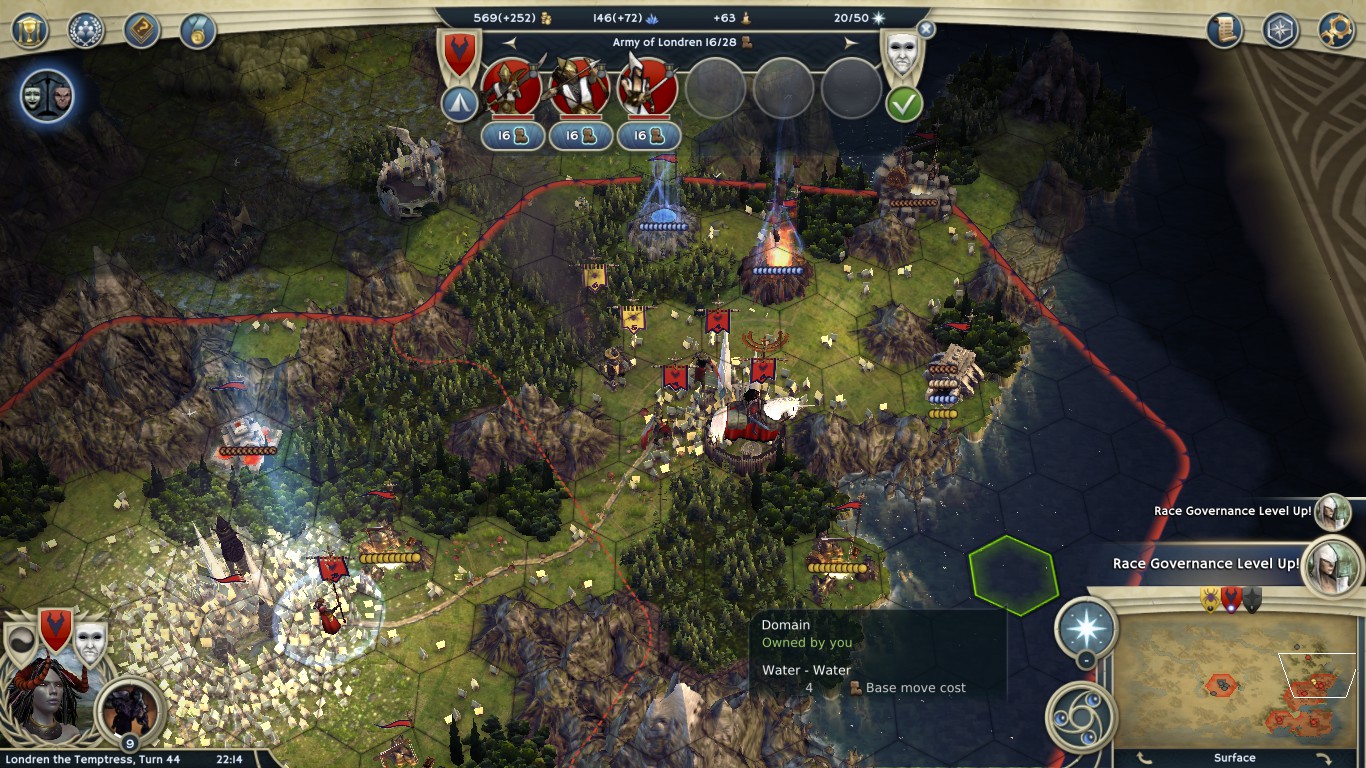Open the laurel wreath diplomacy icon
This screenshot has height=768, width=1366.
pos(86,30)
